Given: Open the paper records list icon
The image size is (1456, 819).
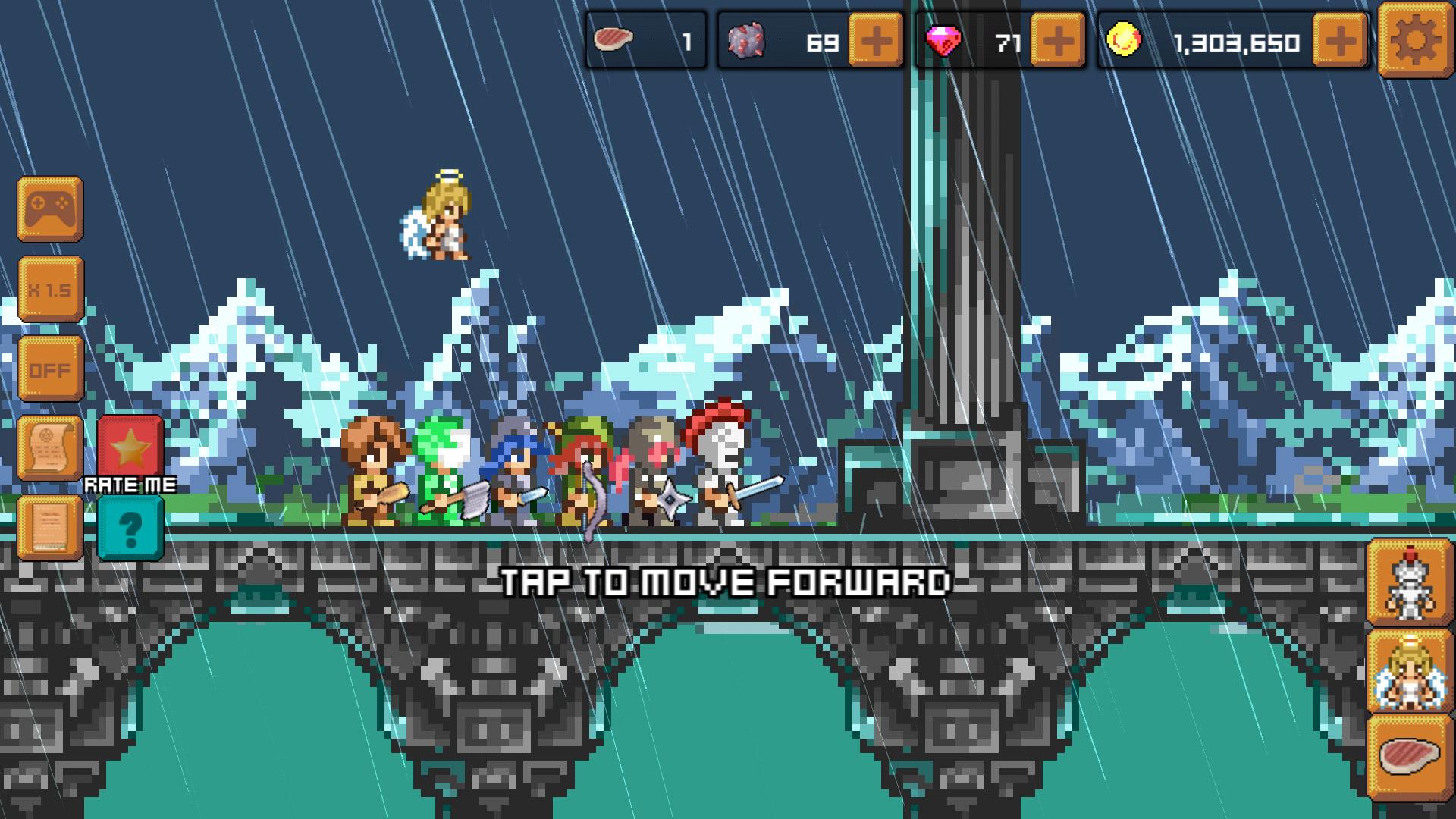Looking at the screenshot, I should [50, 529].
